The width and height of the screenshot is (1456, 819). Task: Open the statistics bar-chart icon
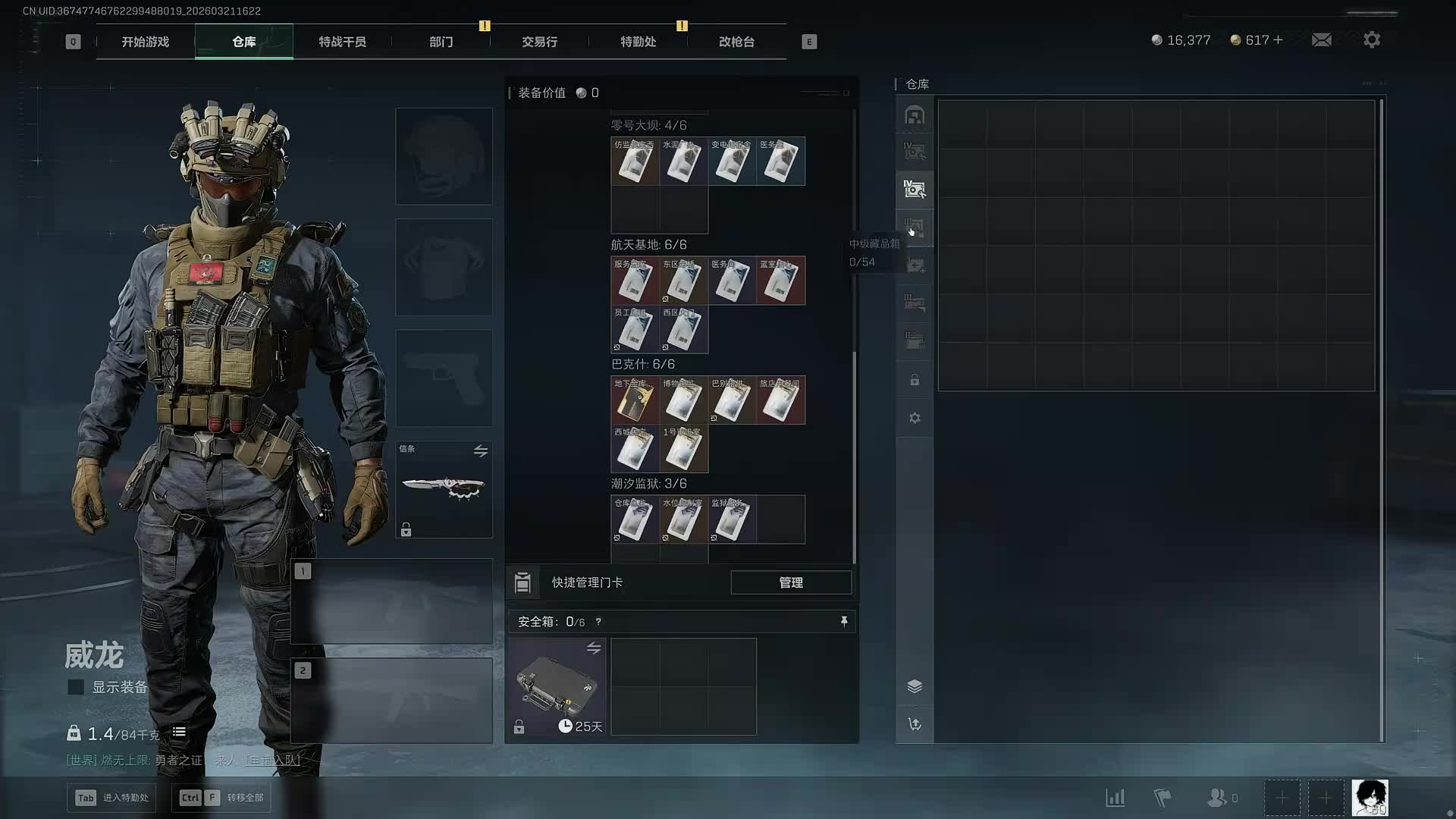tap(1115, 798)
